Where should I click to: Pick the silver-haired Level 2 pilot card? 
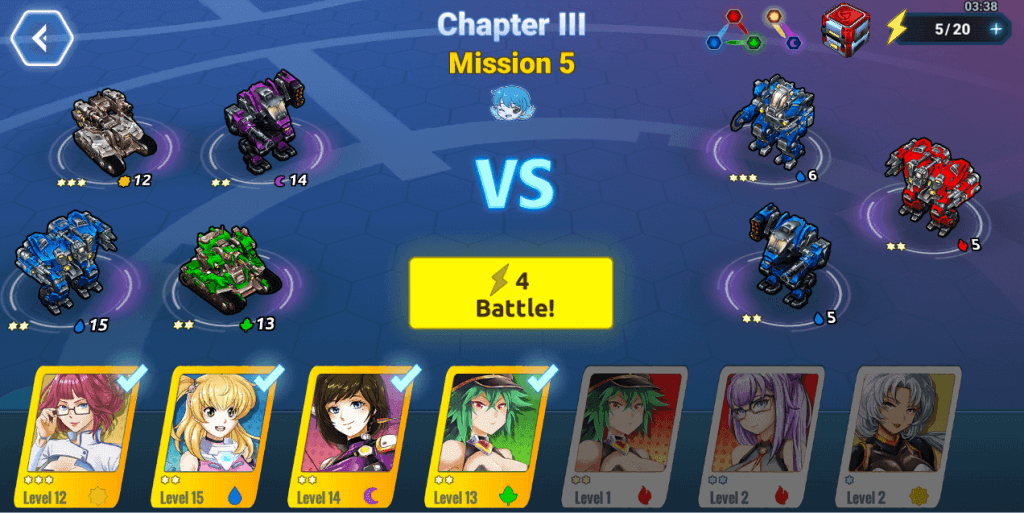pyautogui.click(x=904, y=436)
